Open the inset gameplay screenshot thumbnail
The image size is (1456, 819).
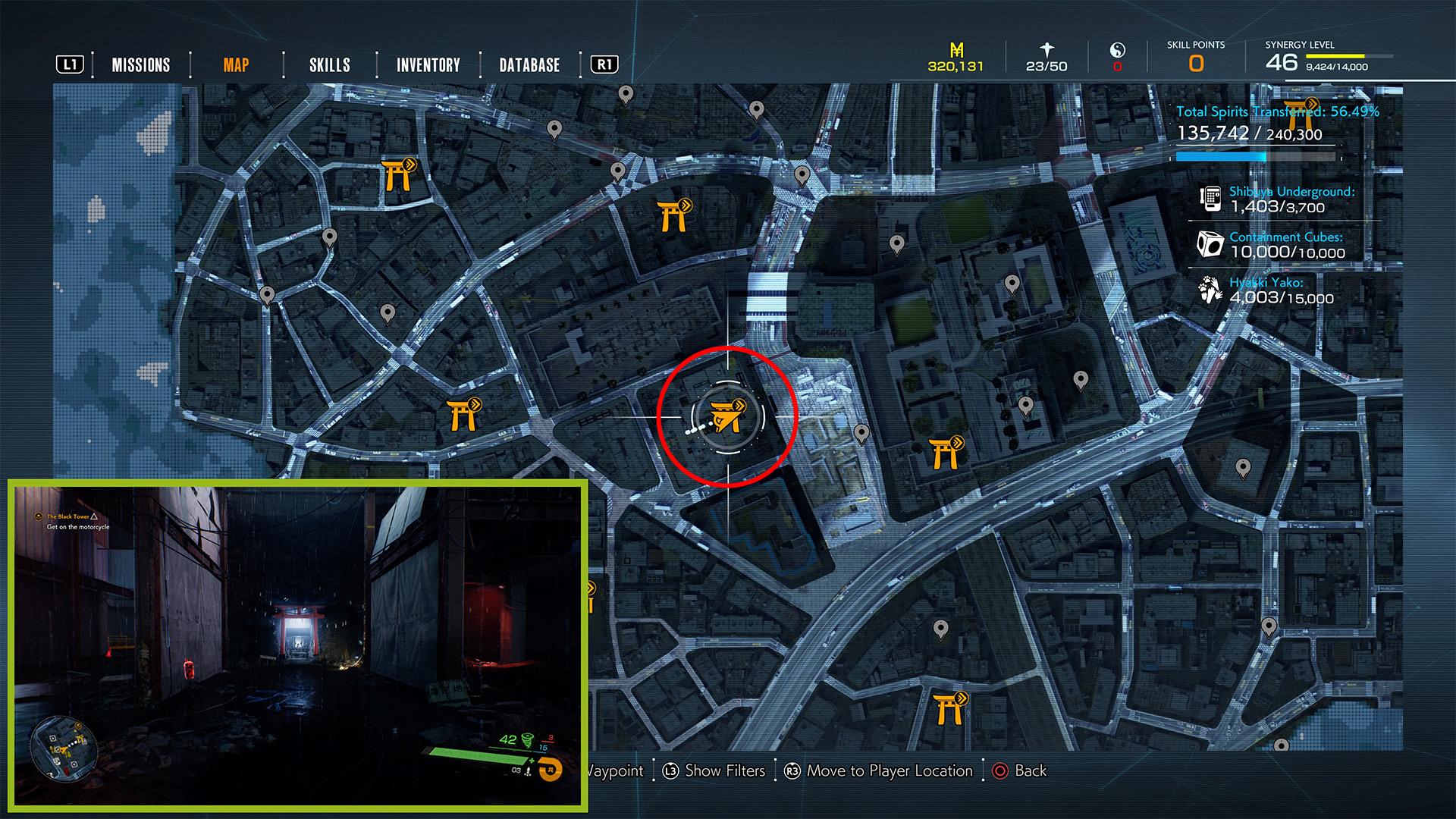tap(297, 645)
